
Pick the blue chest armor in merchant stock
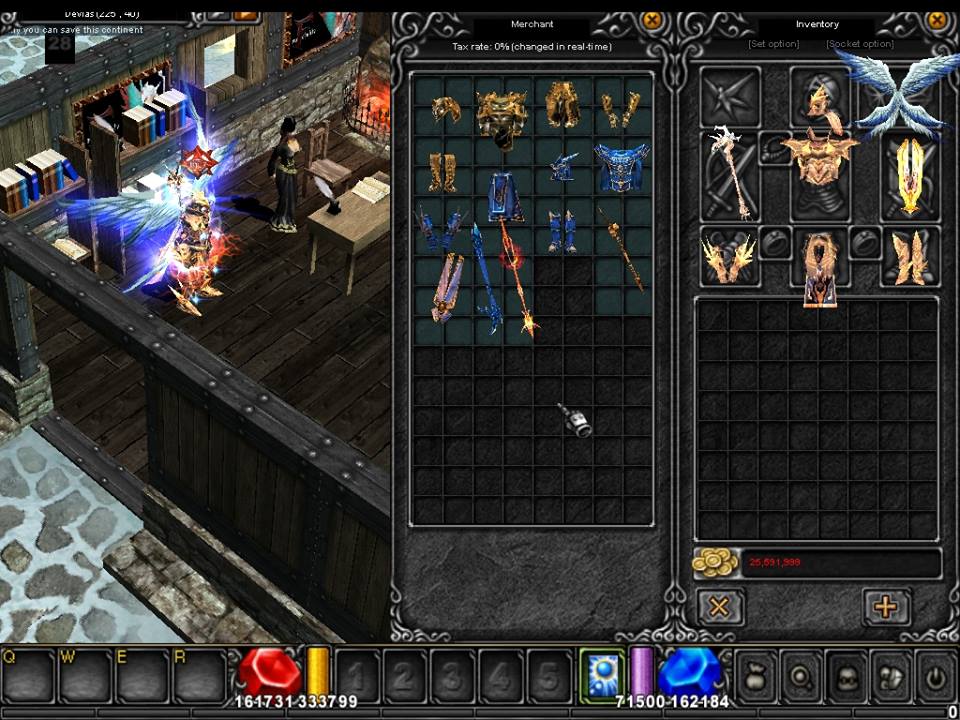[622, 167]
